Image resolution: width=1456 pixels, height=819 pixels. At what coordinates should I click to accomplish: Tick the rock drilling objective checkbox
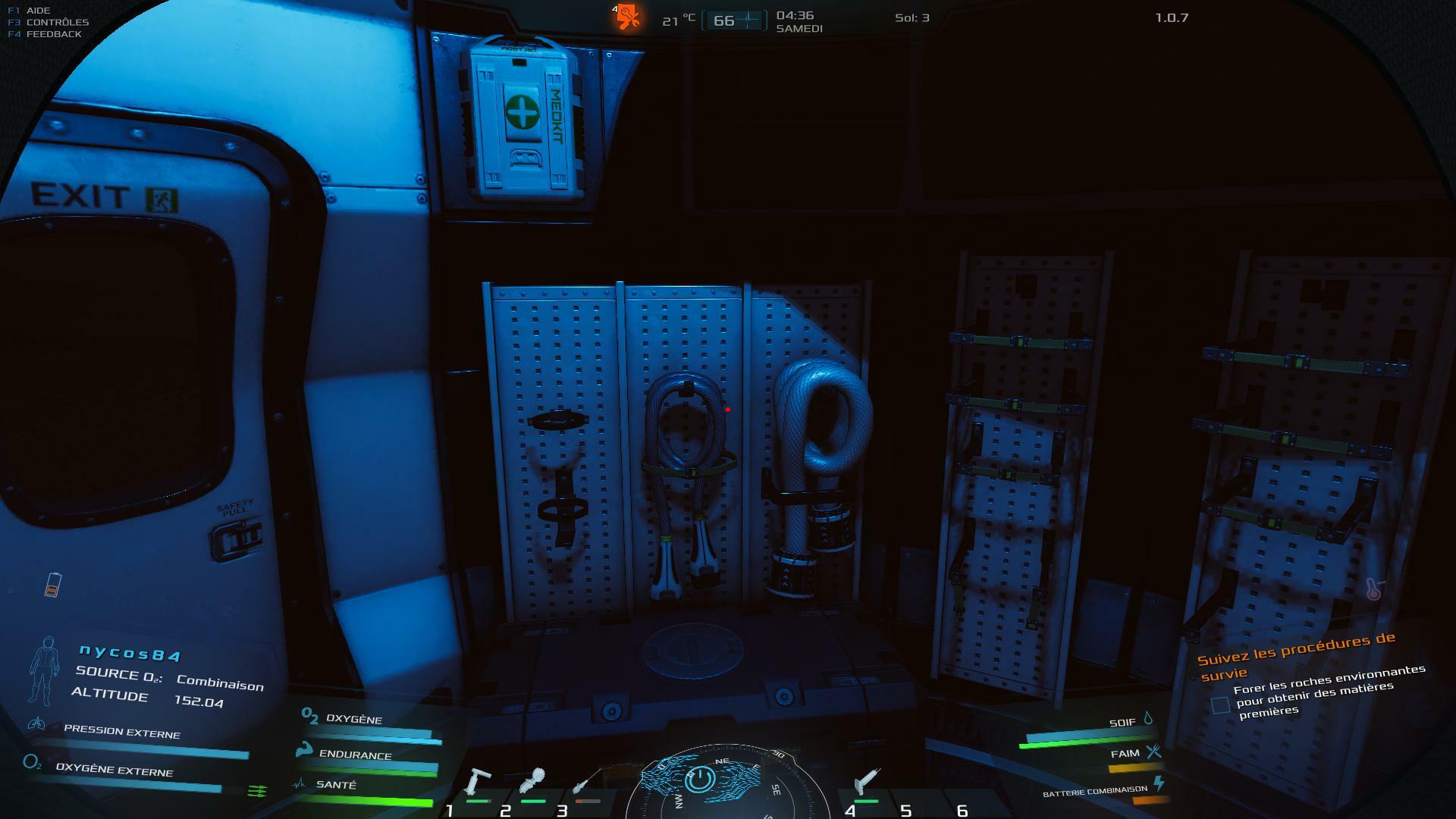(1220, 705)
